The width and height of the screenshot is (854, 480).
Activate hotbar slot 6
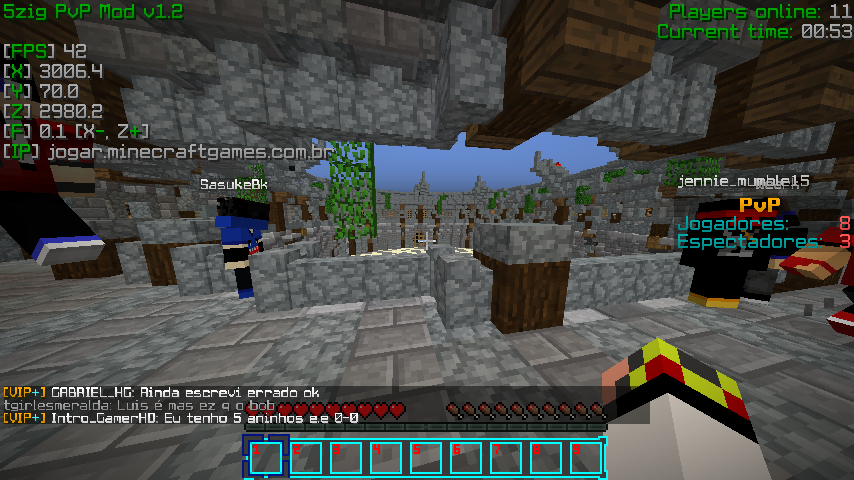[465, 457]
